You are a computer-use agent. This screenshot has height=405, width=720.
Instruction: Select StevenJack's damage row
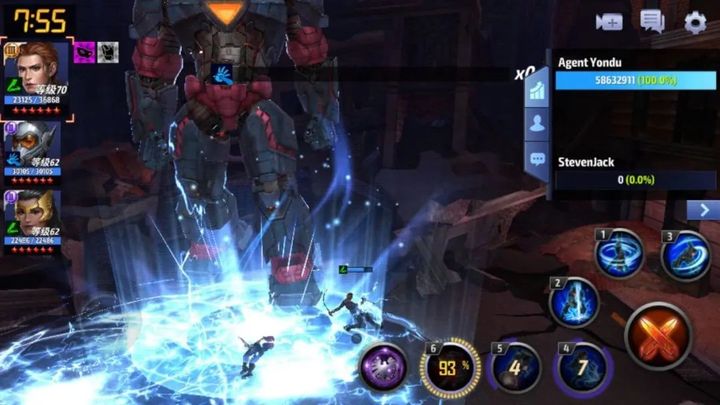pyautogui.click(x=635, y=171)
